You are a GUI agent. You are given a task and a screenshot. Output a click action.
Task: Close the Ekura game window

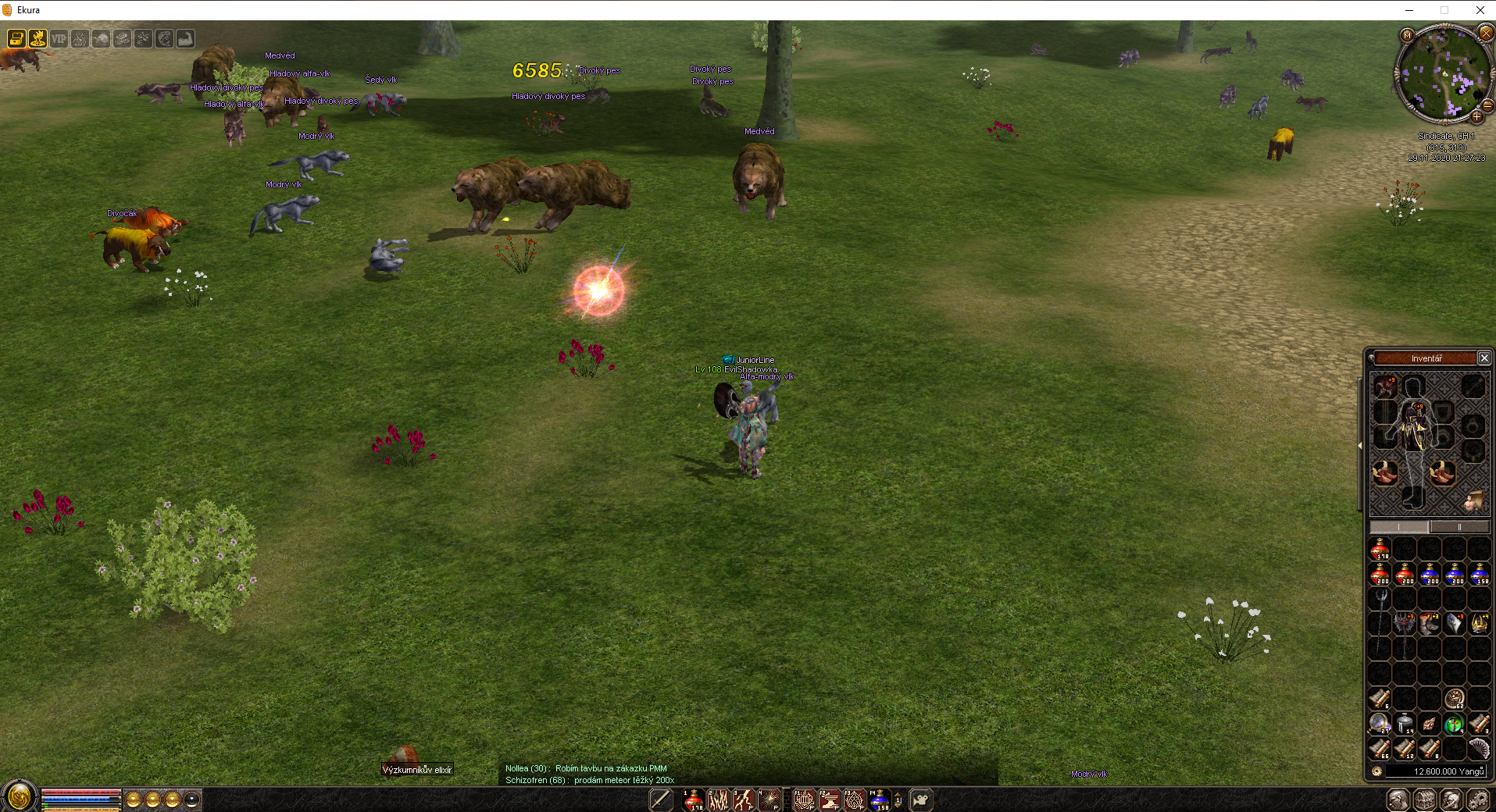[1480, 10]
